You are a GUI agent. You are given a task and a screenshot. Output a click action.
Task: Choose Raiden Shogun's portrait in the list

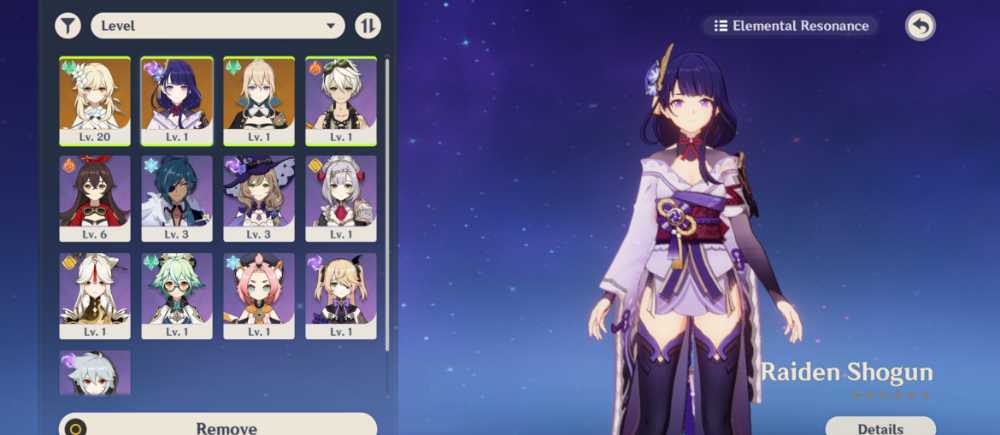pyautogui.click(x=177, y=100)
